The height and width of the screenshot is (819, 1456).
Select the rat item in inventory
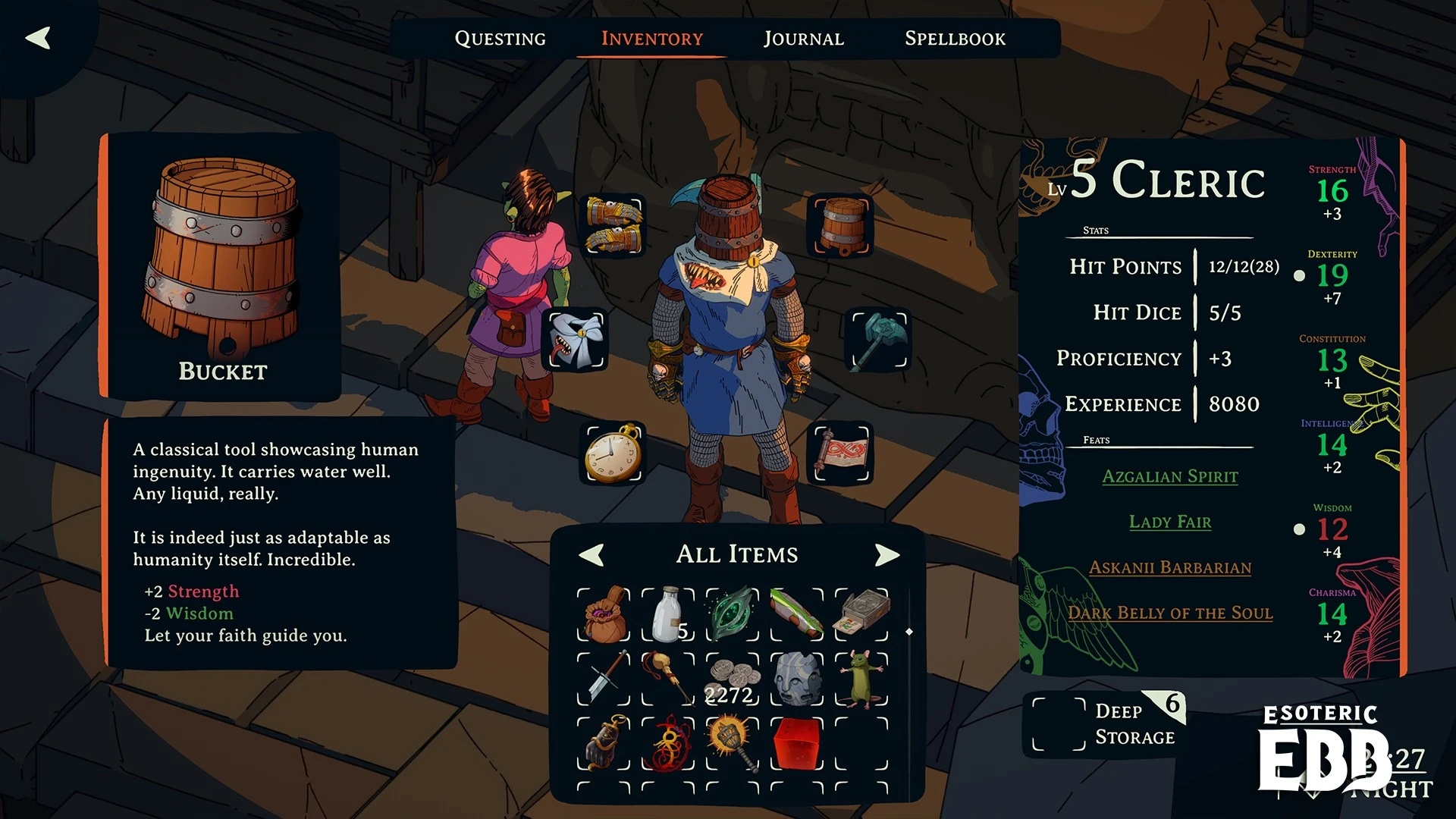click(861, 678)
